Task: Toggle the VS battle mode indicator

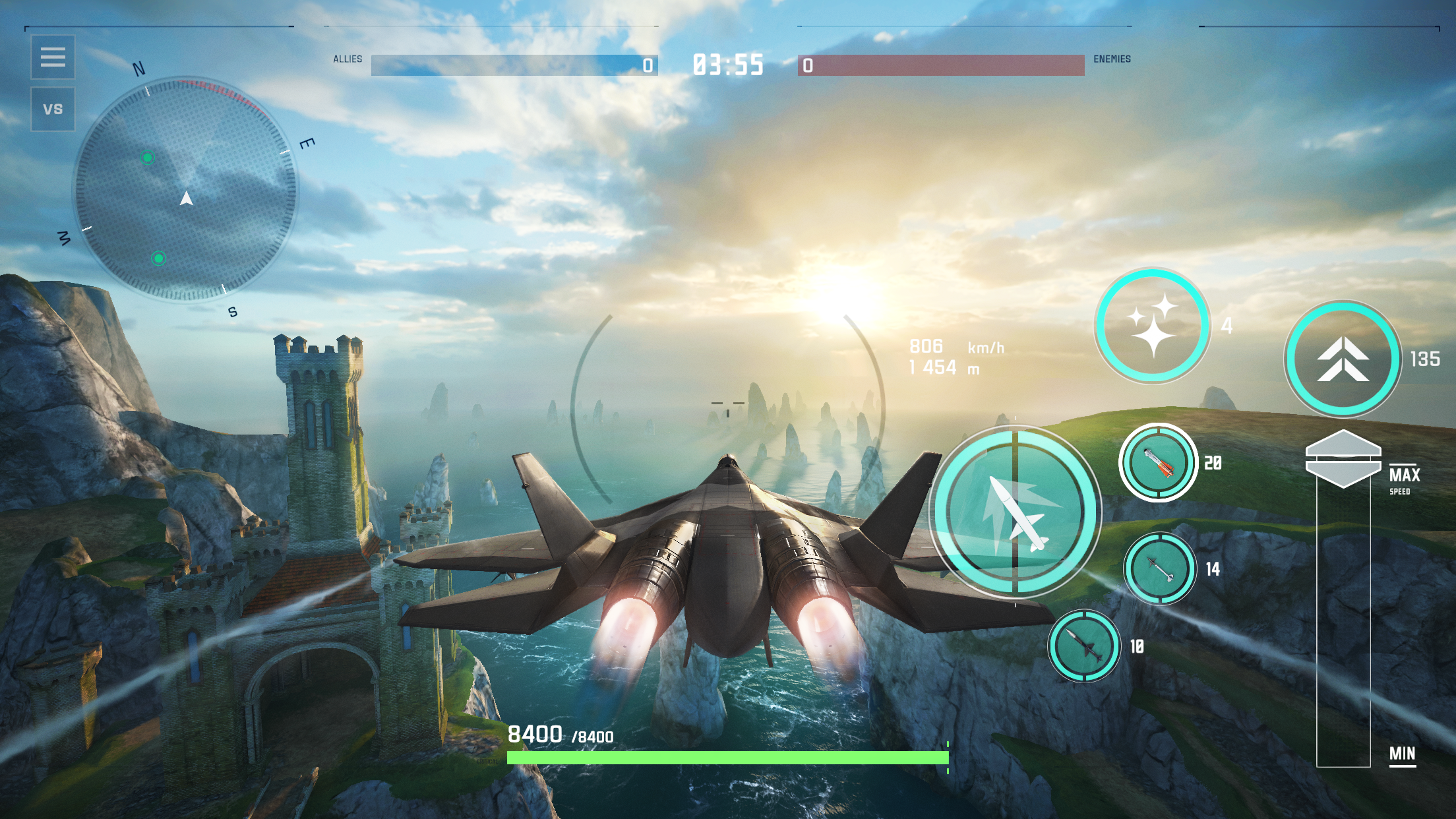Action: tap(53, 109)
